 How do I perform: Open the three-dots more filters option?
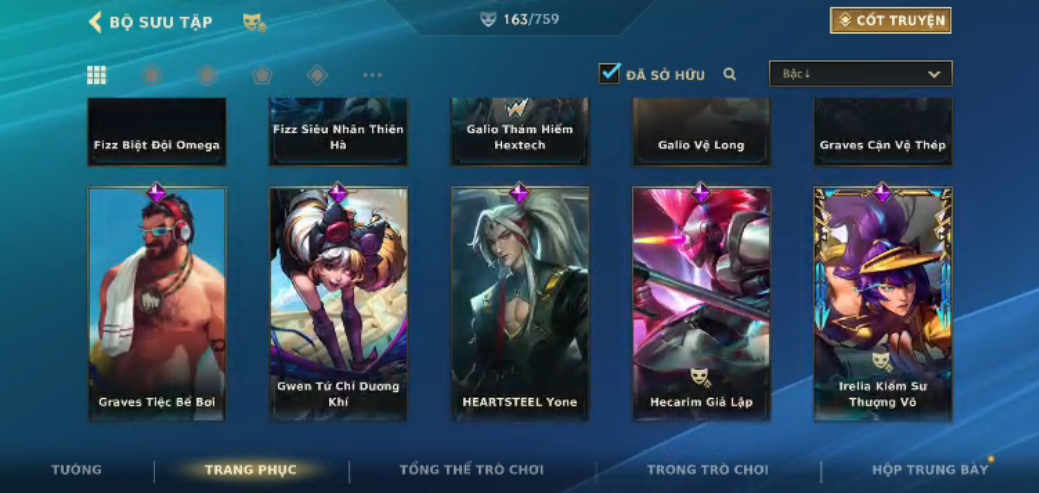[372, 75]
